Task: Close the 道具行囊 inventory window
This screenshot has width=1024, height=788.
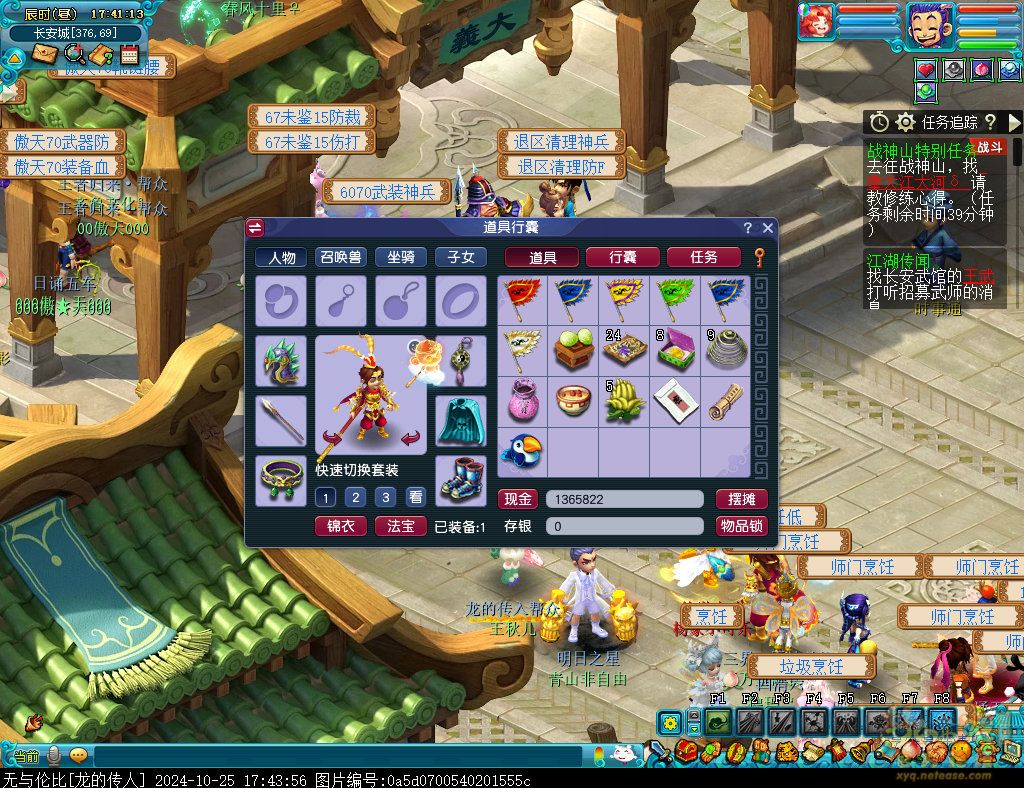Action: pos(768,228)
